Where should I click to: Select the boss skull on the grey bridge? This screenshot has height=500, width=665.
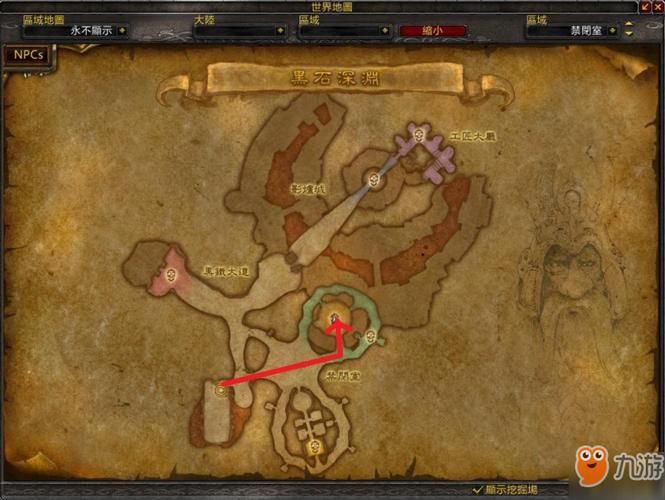pos(375,180)
